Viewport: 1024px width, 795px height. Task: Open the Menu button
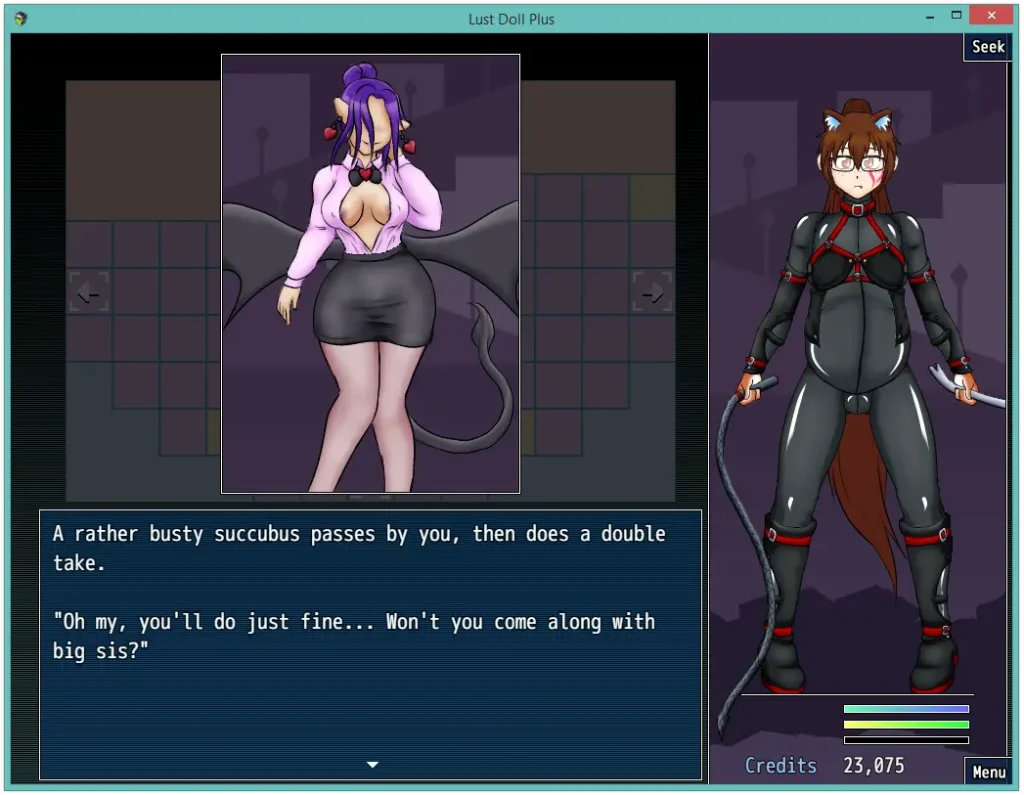pyautogui.click(x=988, y=771)
